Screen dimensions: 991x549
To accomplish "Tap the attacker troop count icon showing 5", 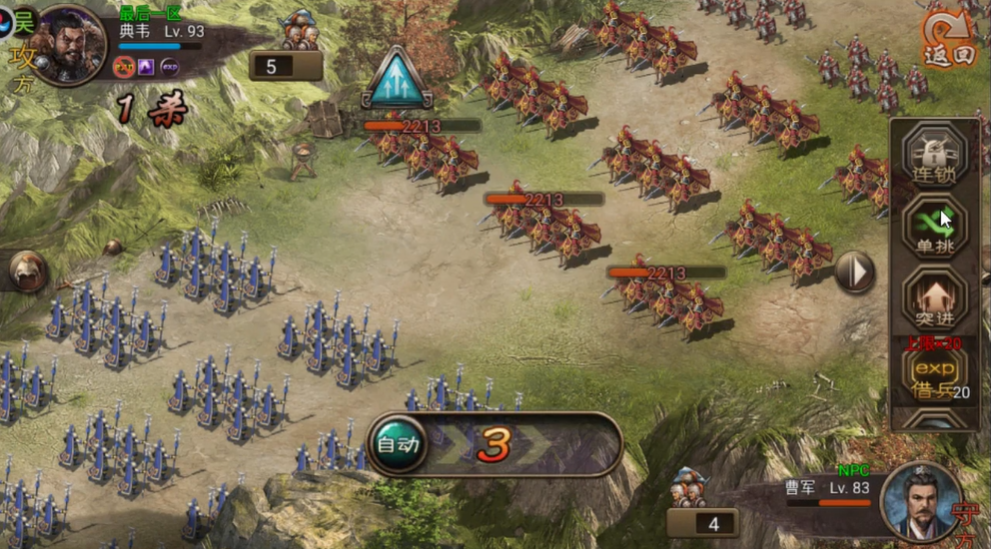I will [286, 66].
